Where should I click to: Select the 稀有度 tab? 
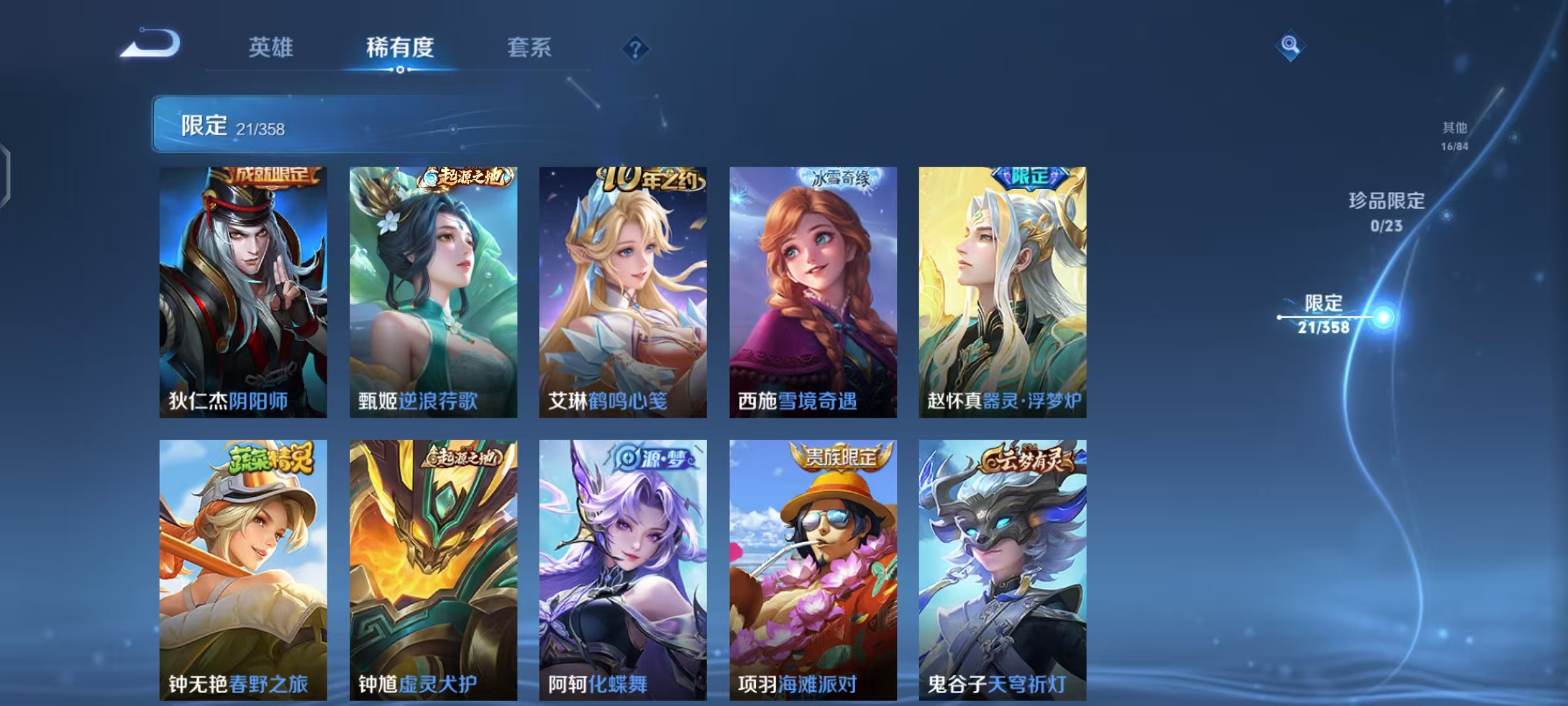click(400, 48)
